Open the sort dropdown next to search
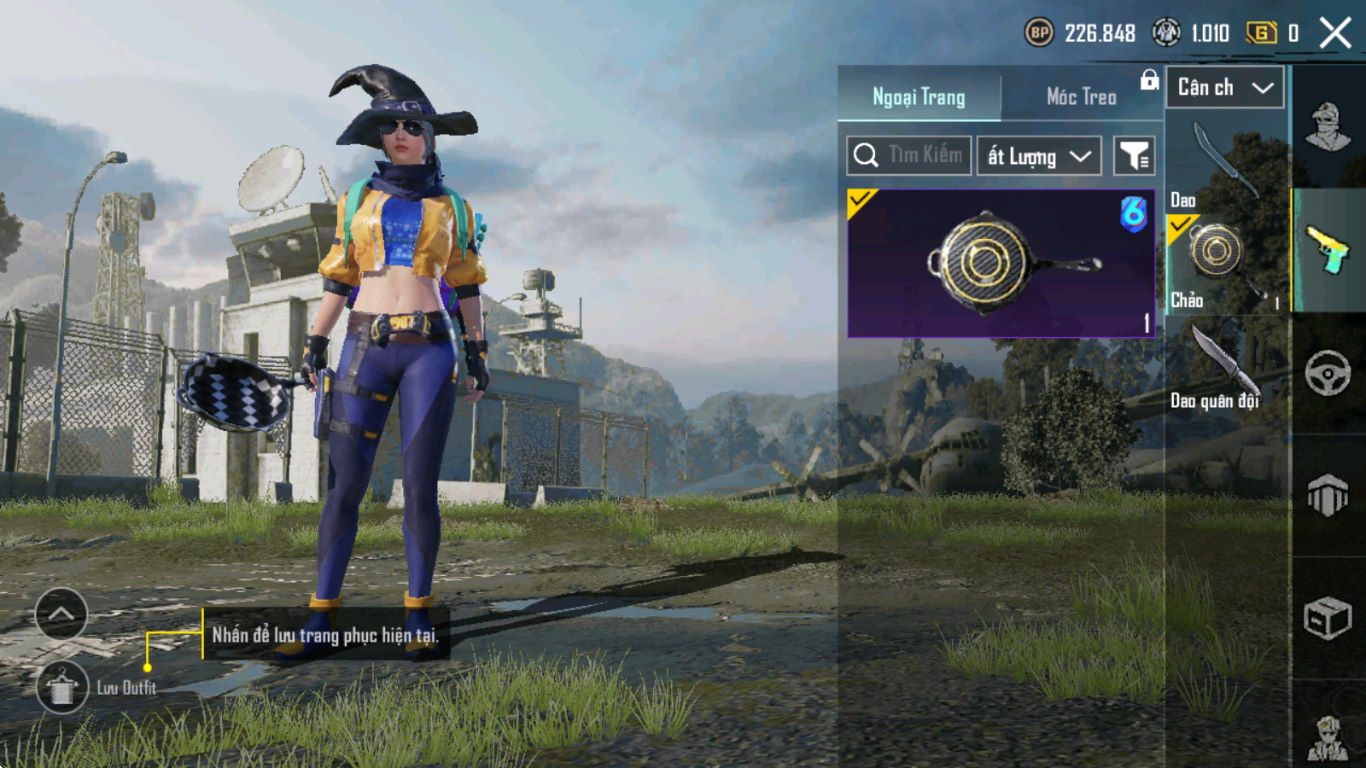1366x768 pixels. [1039, 156]
